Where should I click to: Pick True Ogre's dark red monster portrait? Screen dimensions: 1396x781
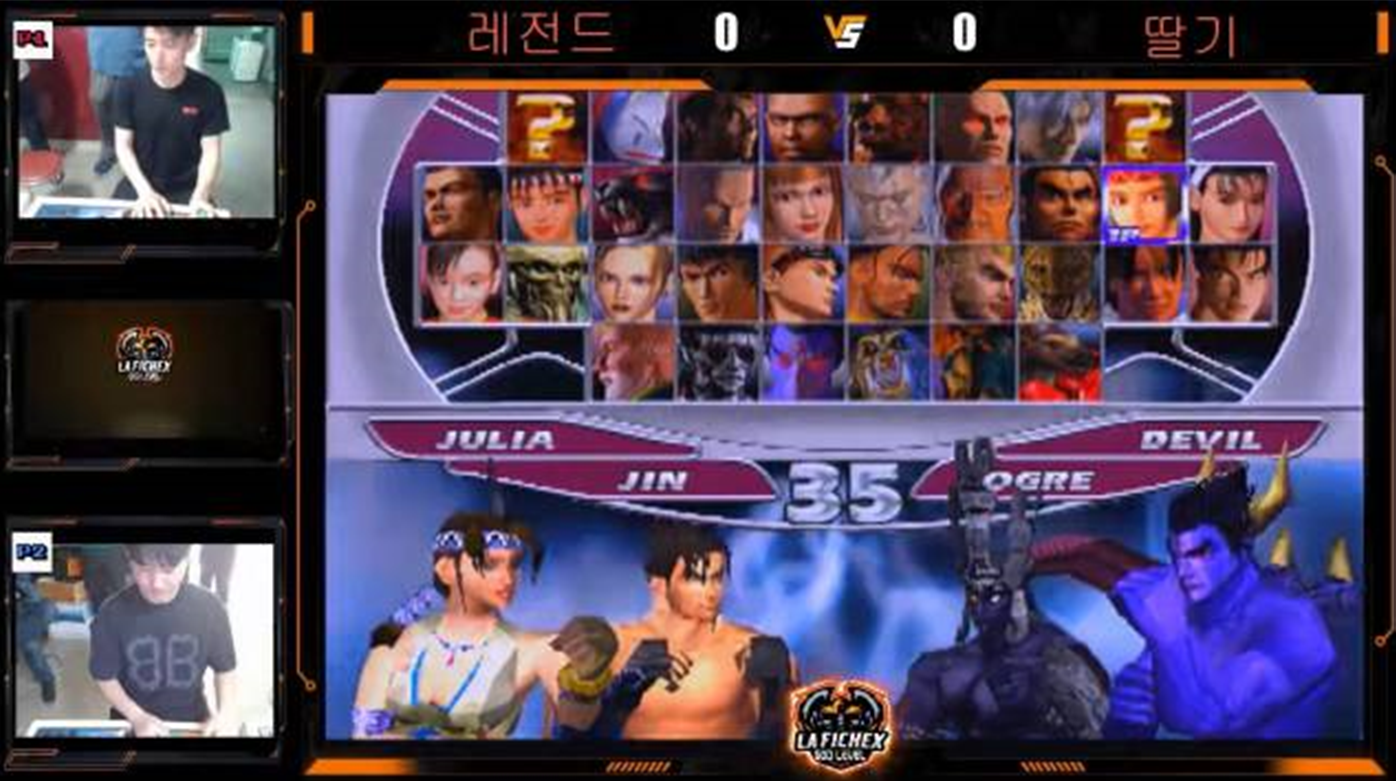(631, 204)
